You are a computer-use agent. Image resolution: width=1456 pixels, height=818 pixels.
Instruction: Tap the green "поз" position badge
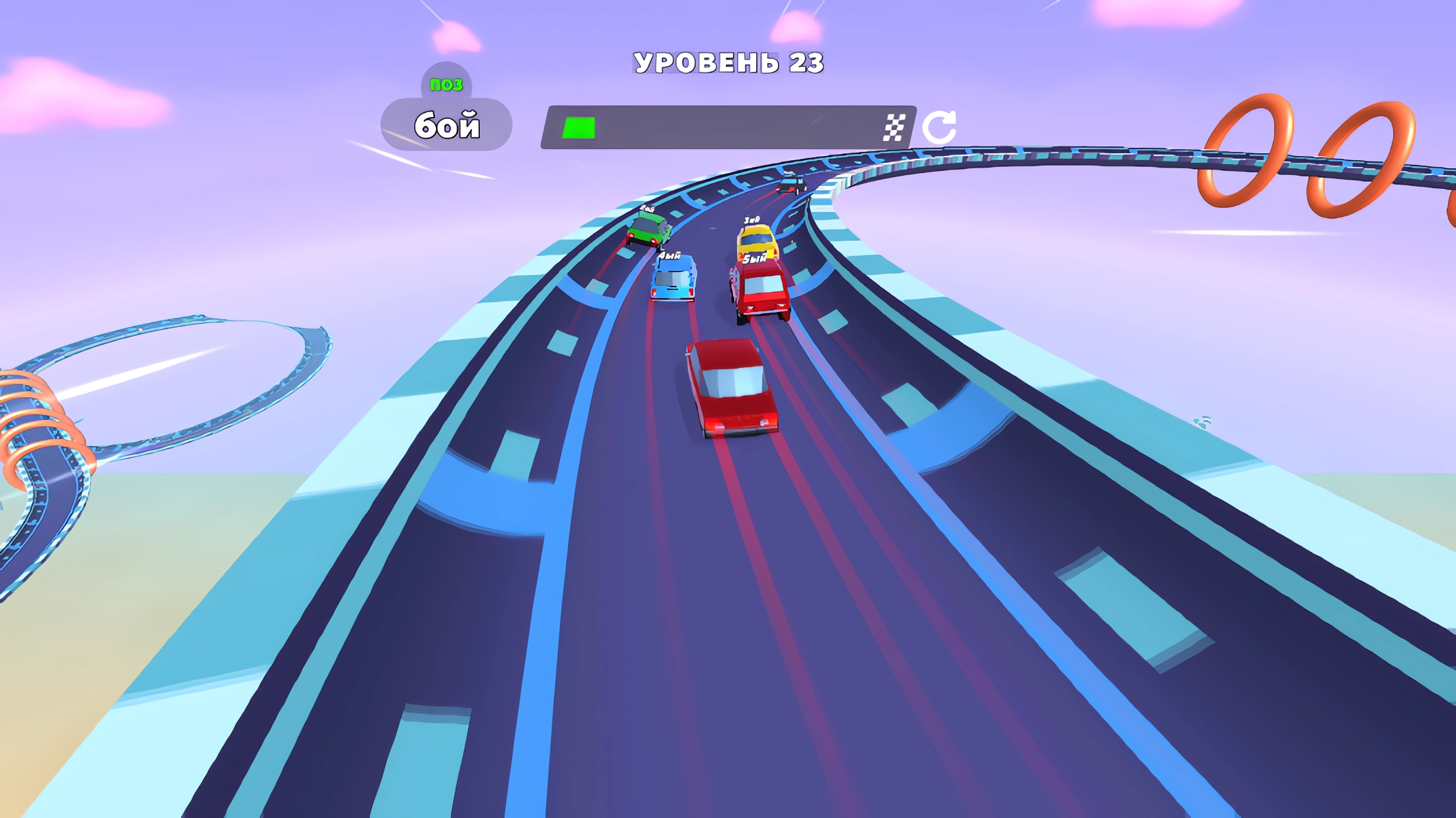pyautogui.click(x=448, y=84)
